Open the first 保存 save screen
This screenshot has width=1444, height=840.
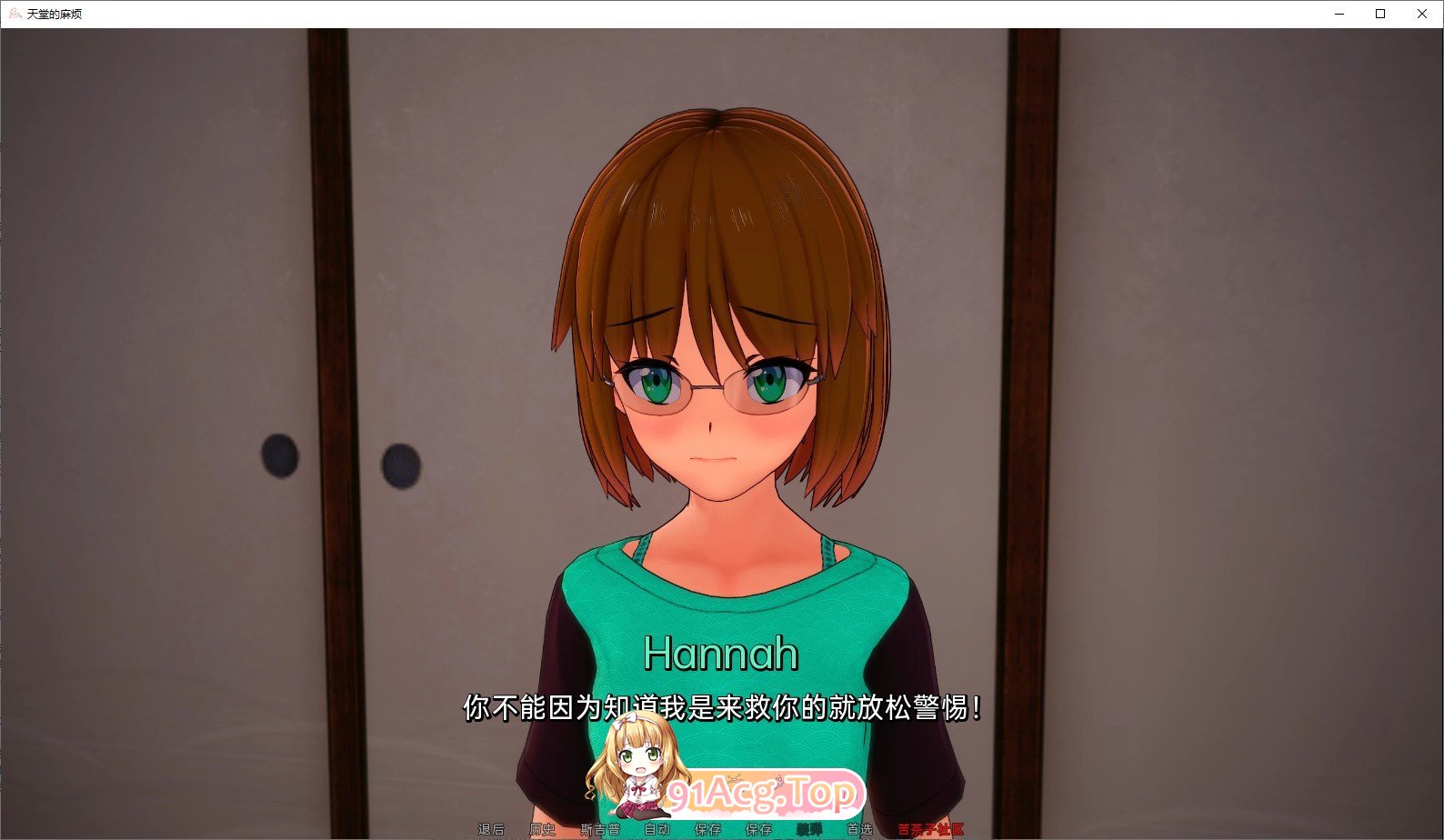(x=707, y=828)
